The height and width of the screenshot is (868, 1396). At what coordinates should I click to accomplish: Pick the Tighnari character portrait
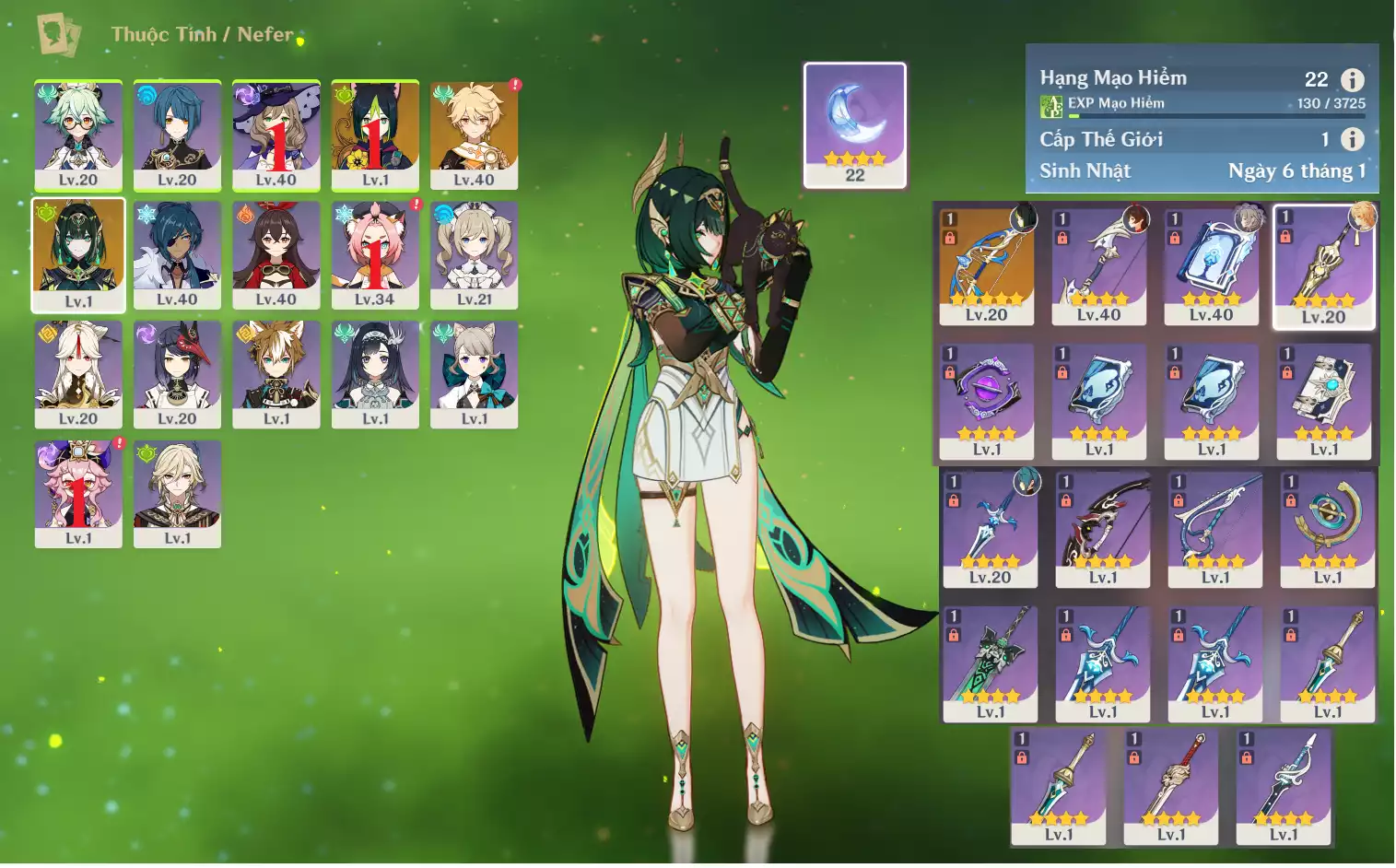click(x=375, y=135)
